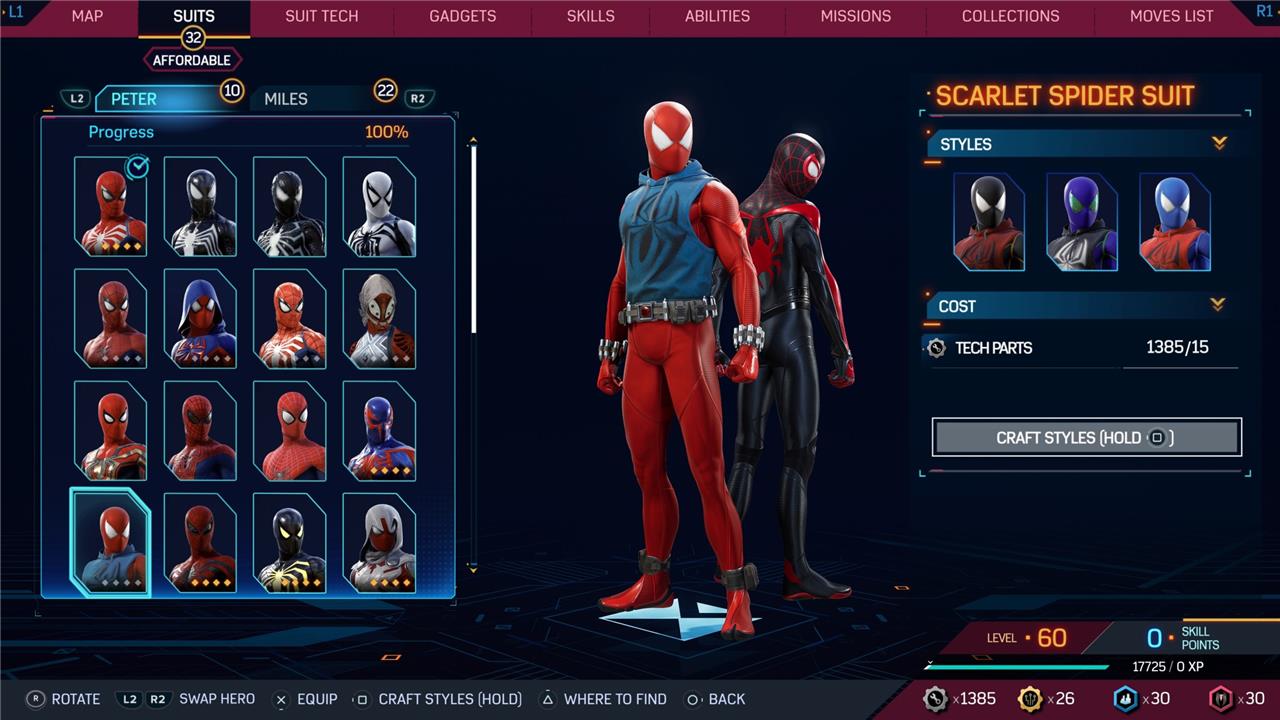This screenshot has height=720, width=1280.
Task: Switch hero to Miles
Action: pyautogui.click(x=286, y=99)
